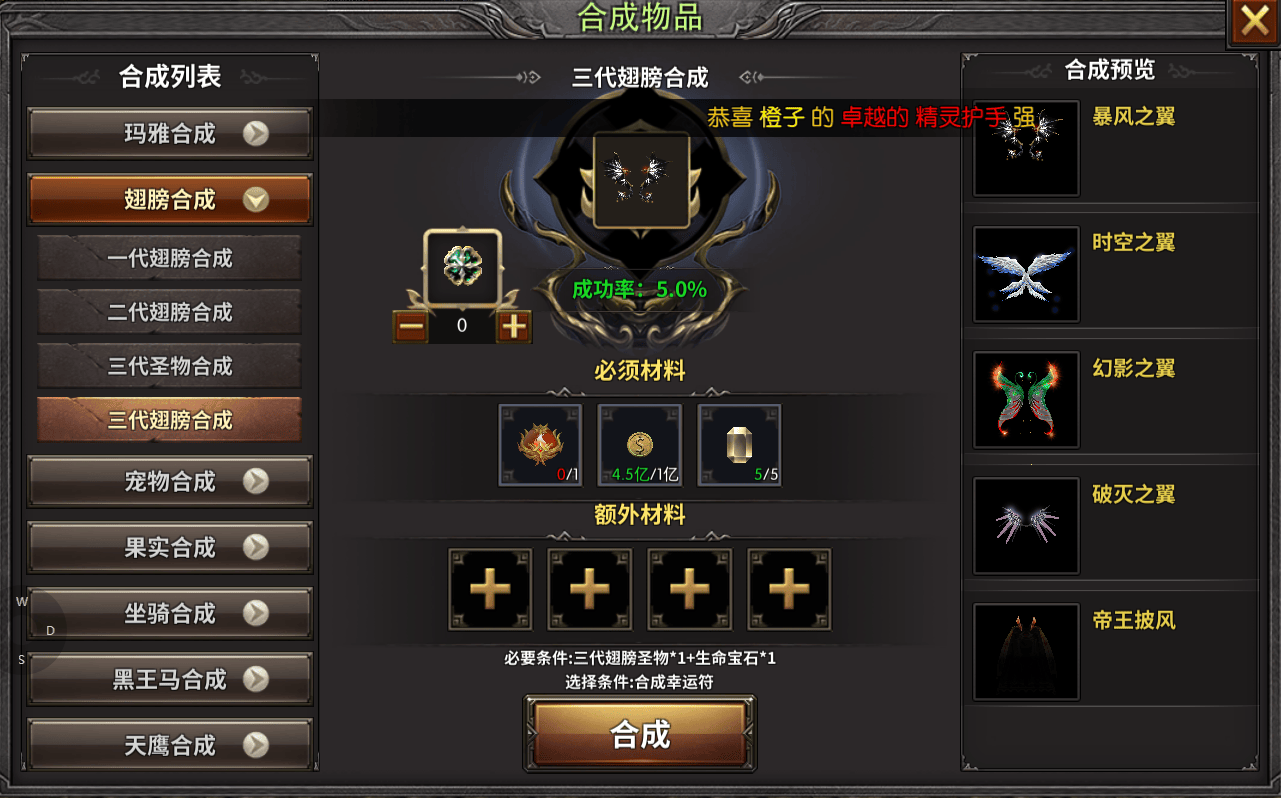Viewport: 1281px width, 798px height.
Task: Increase the lucky charm count with plus
Action: [513, 326]
